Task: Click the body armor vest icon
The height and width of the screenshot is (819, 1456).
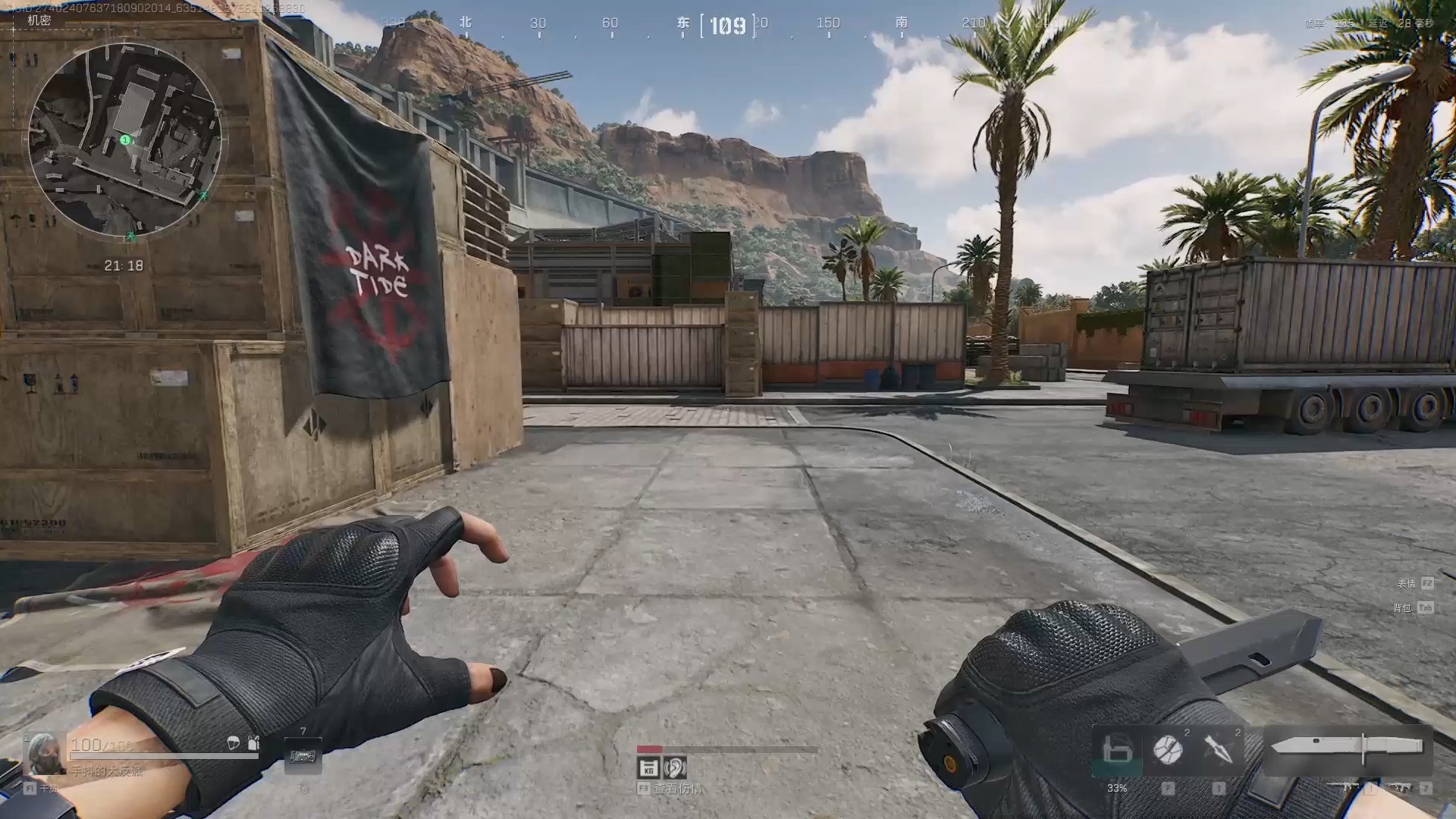Action: pyautogui.click(x=253, y=743)
